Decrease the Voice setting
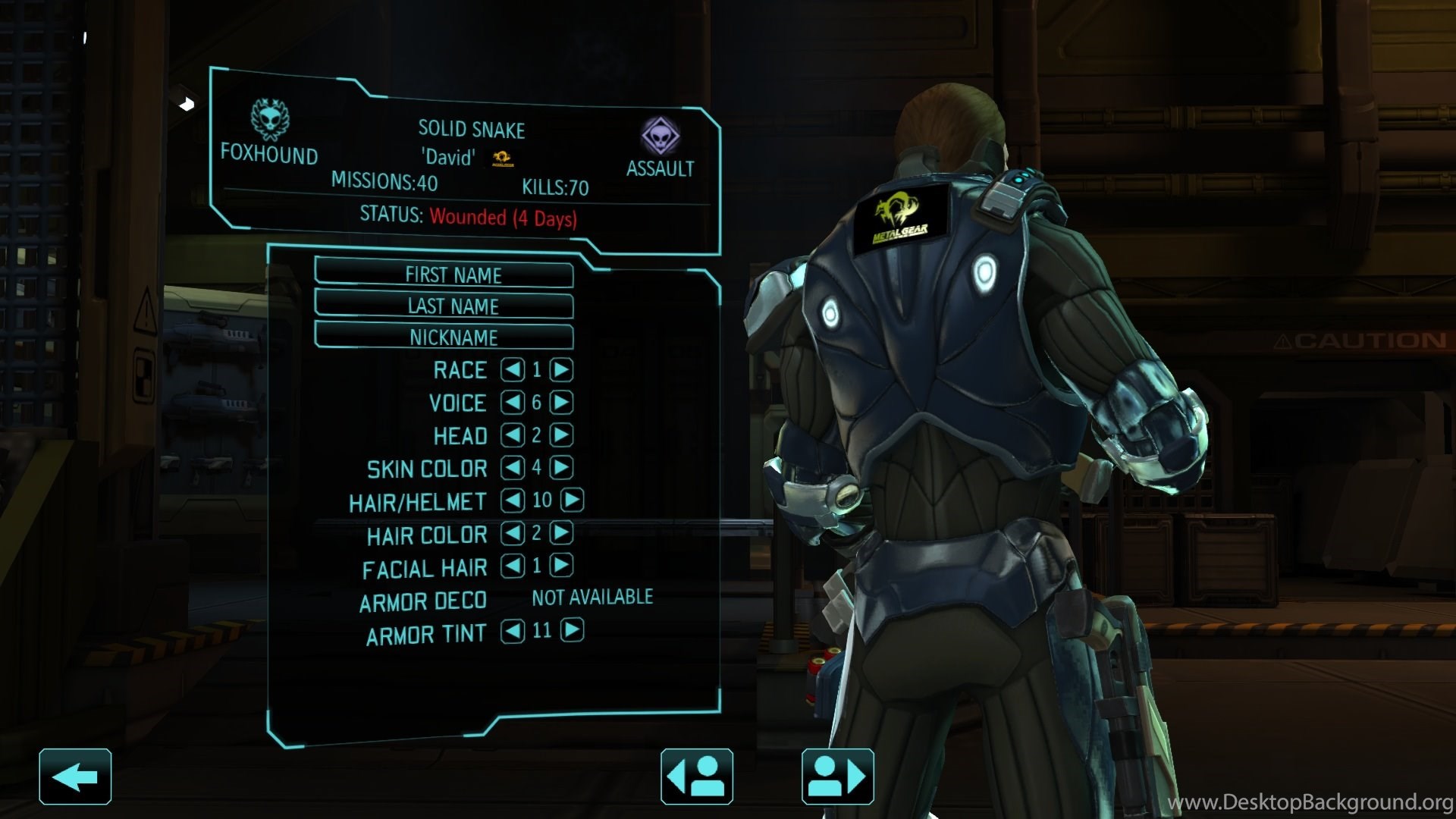1456x819 pixels. [513, 402]
